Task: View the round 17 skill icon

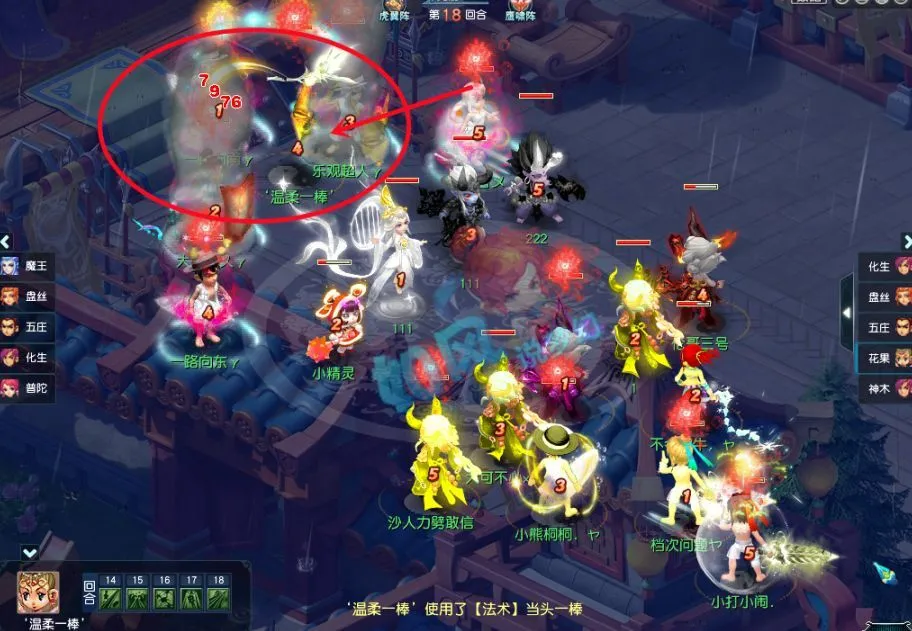Action: coord(192,598)
